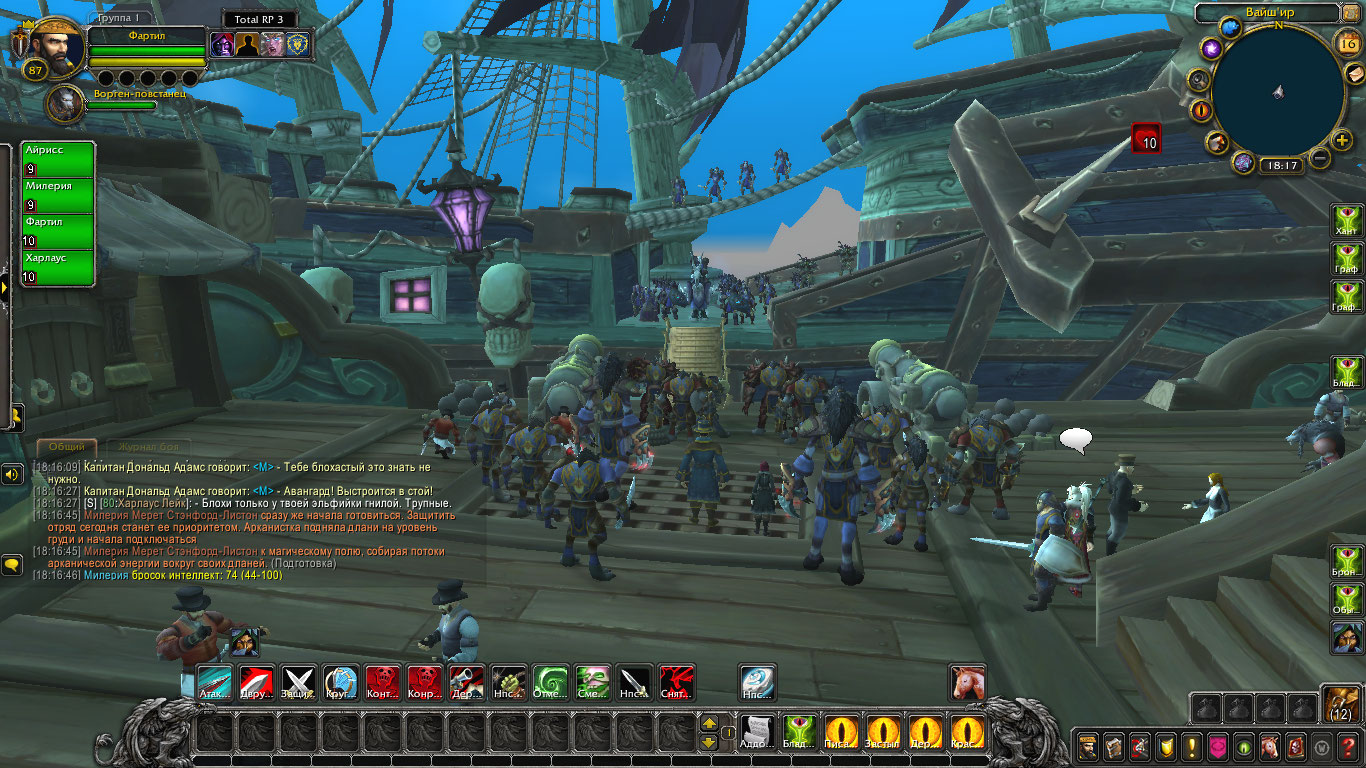Activate the green swirl Отме ability
The image size is (1366, 768).
coord(551,683)
